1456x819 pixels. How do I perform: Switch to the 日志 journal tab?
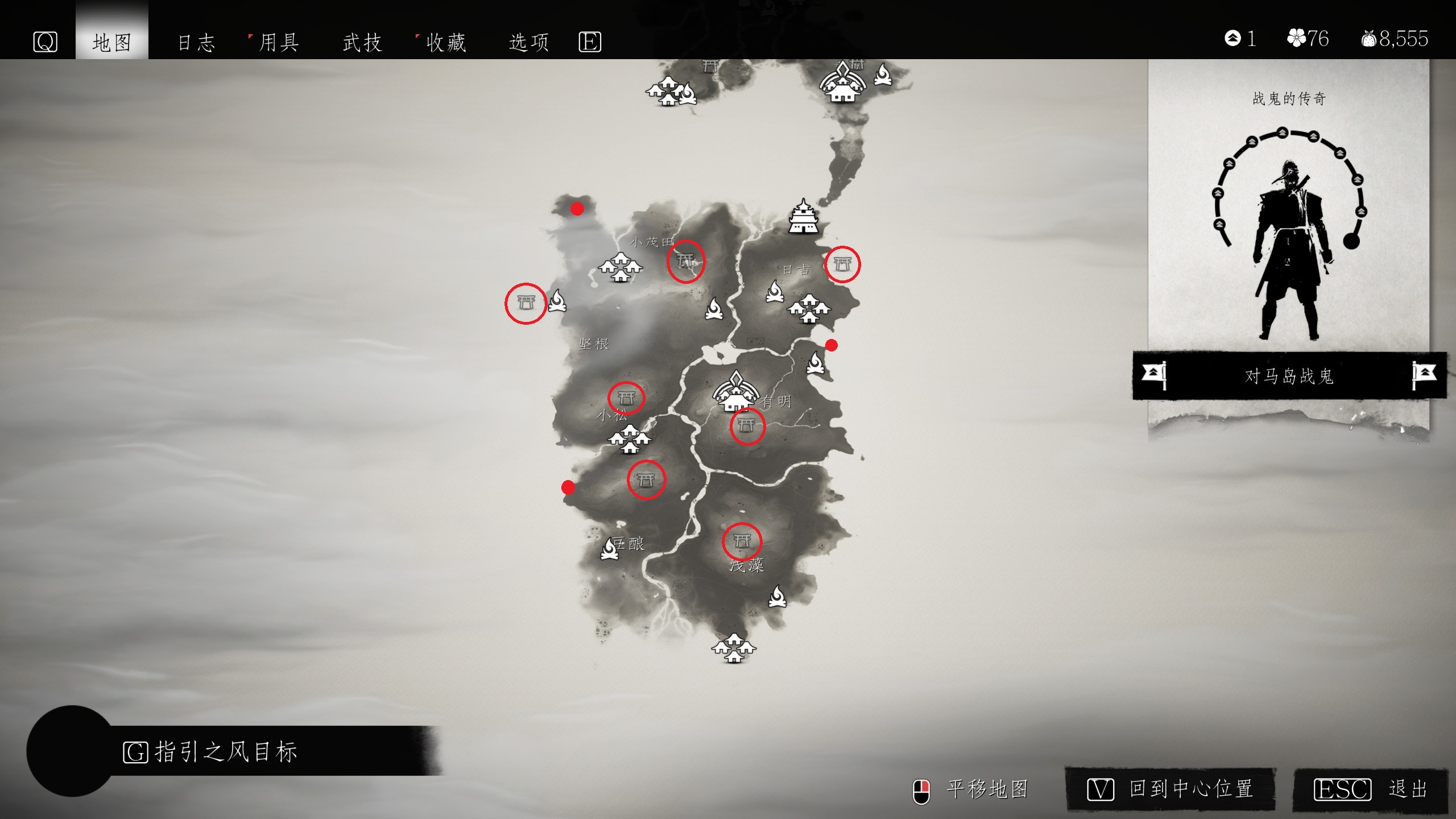(x=196, y=42)
